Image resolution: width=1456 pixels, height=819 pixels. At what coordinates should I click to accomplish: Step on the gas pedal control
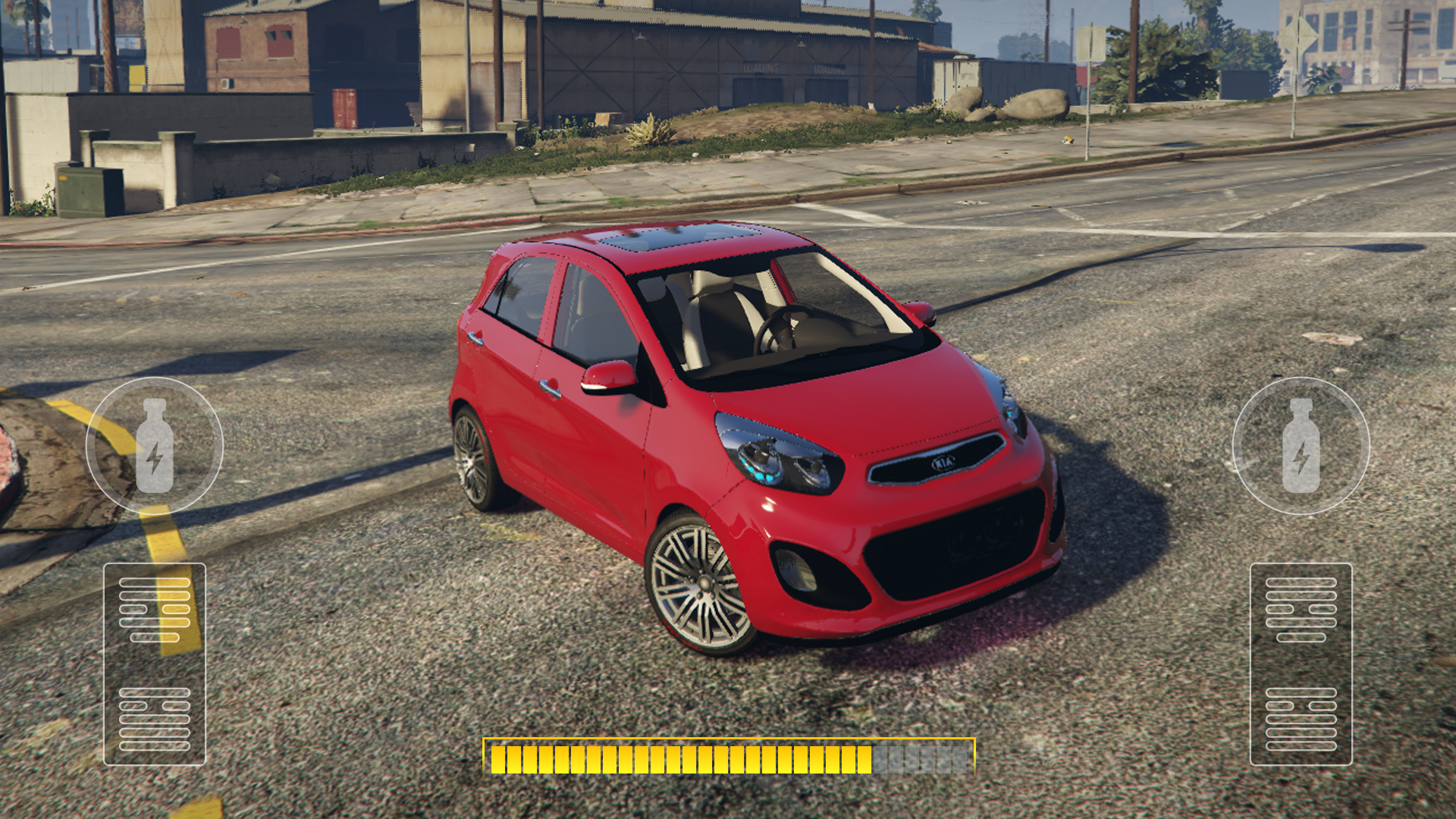pyautogui.click(x=1301, y=664)
